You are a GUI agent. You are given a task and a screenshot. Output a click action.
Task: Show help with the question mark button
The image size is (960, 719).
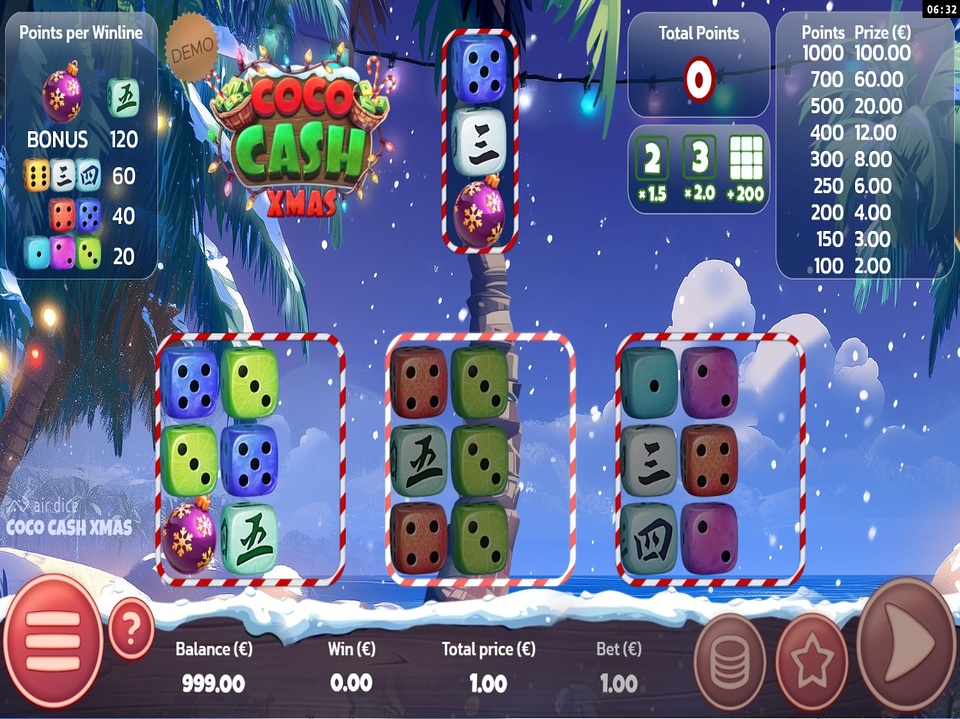tap(131, 628)
